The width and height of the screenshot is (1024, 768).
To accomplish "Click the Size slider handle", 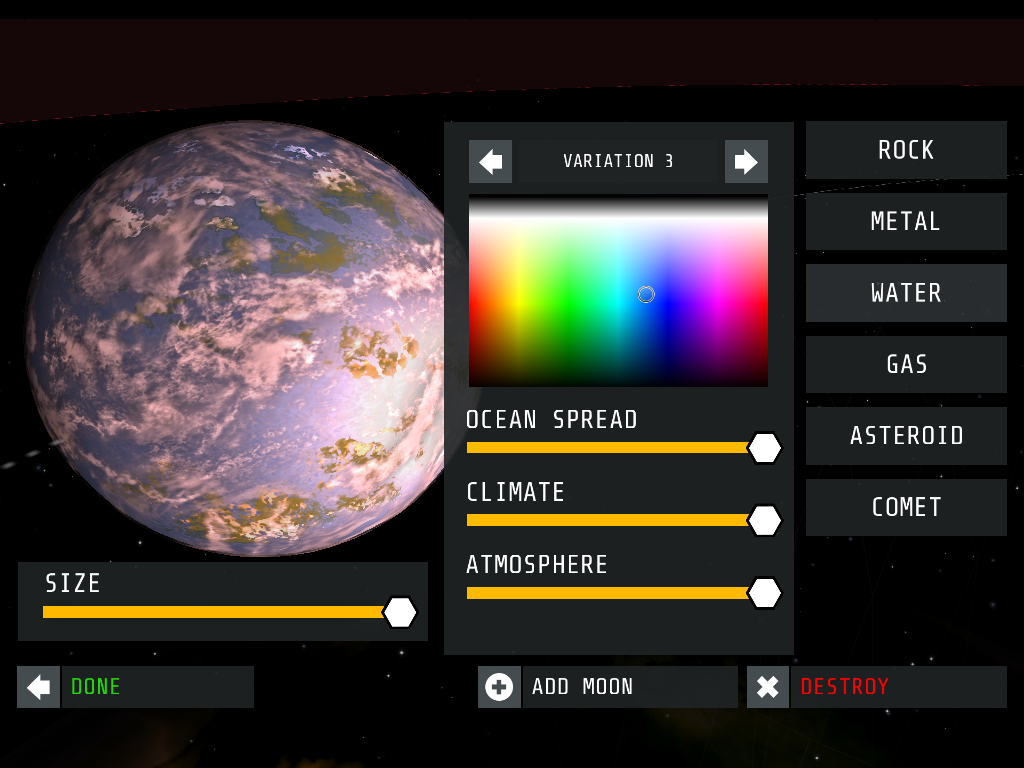I will 400,612.
